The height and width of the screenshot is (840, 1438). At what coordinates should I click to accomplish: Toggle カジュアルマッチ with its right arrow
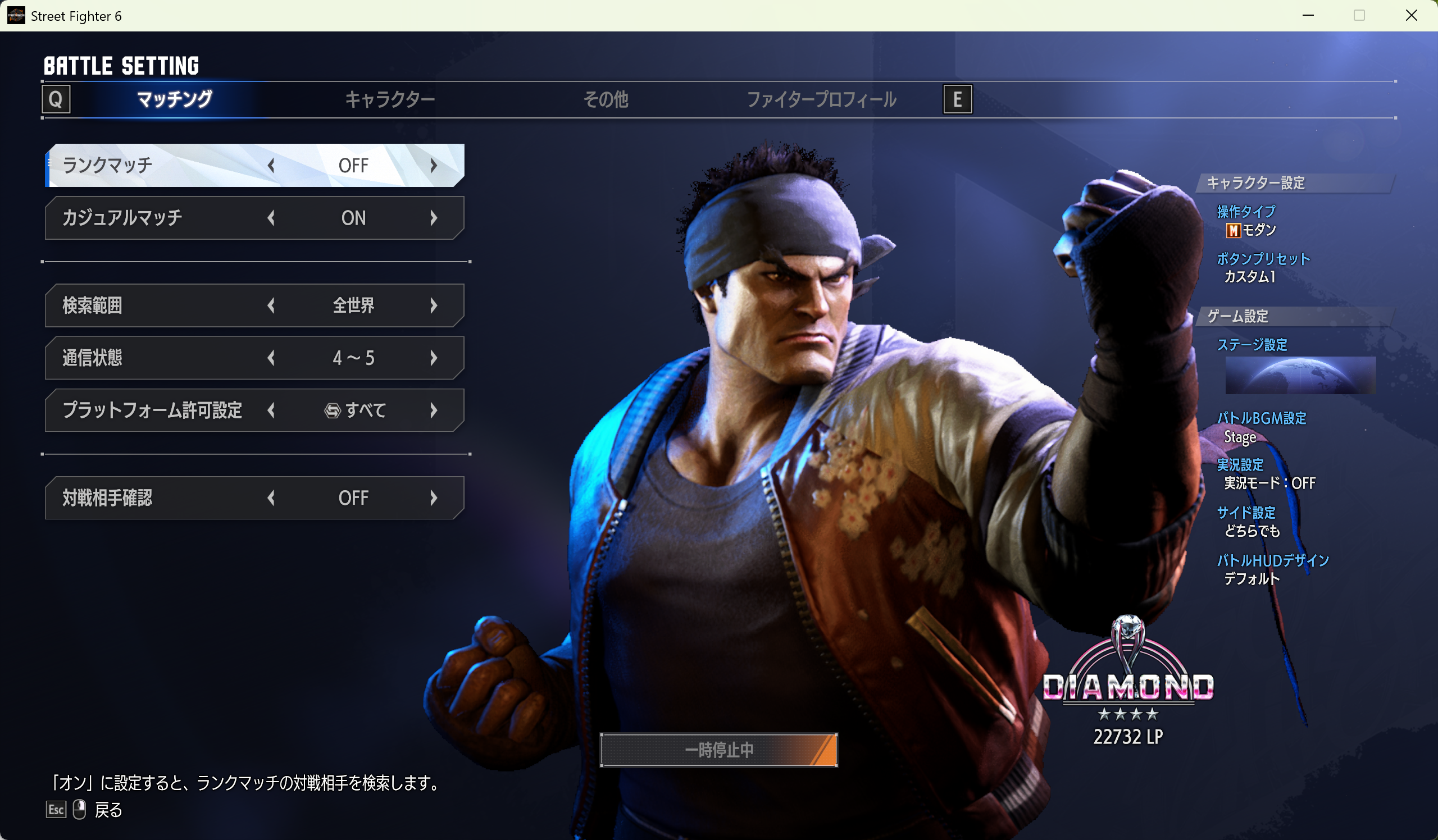pos(434,218)
